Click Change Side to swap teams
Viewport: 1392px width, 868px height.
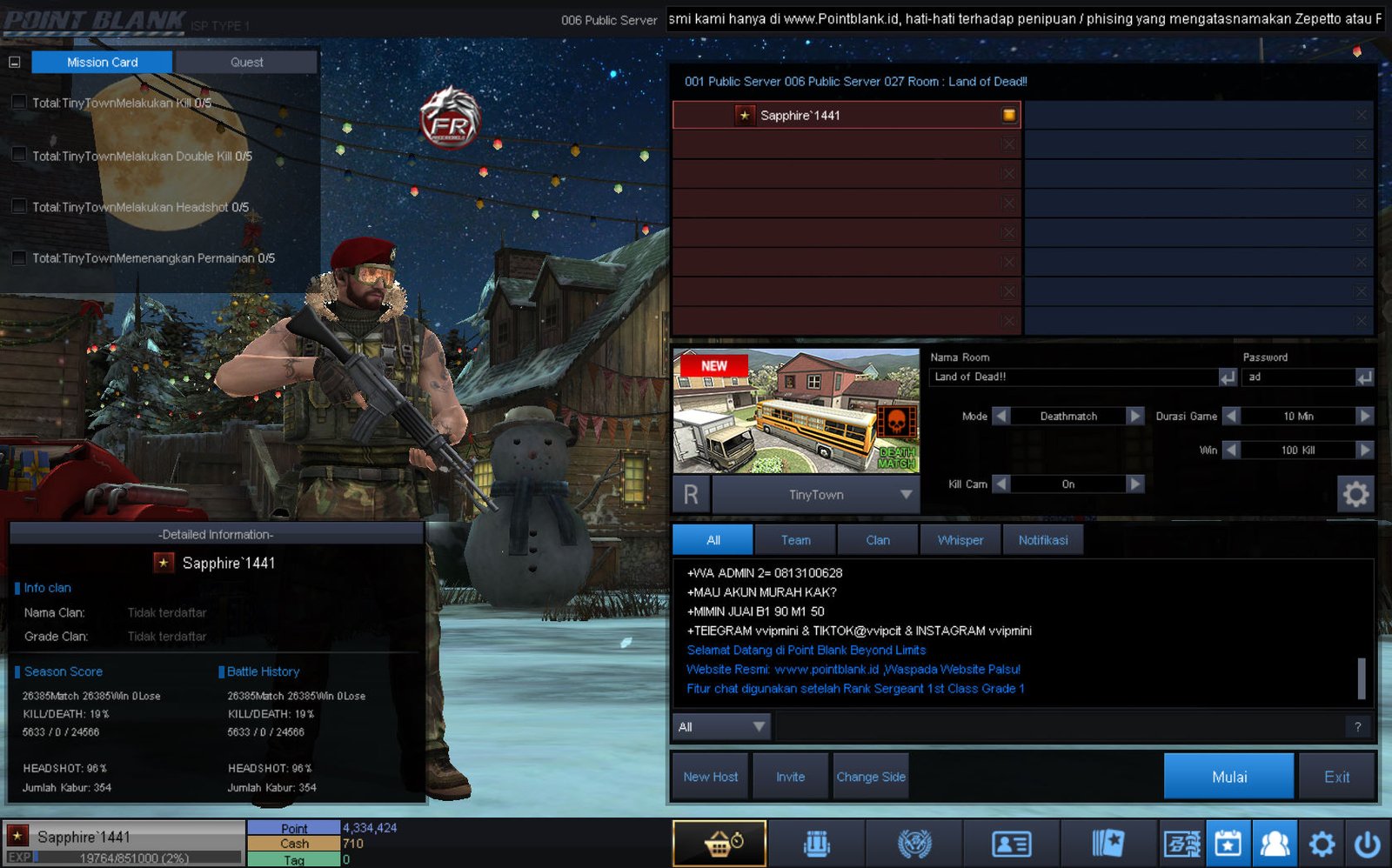click(x=870, y=776)
